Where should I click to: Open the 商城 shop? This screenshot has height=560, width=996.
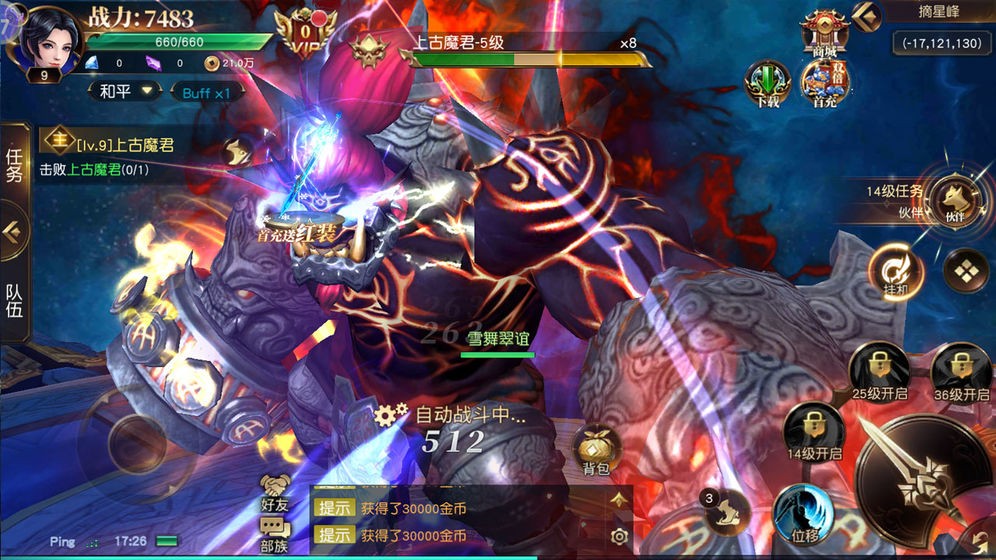[824, 34]
